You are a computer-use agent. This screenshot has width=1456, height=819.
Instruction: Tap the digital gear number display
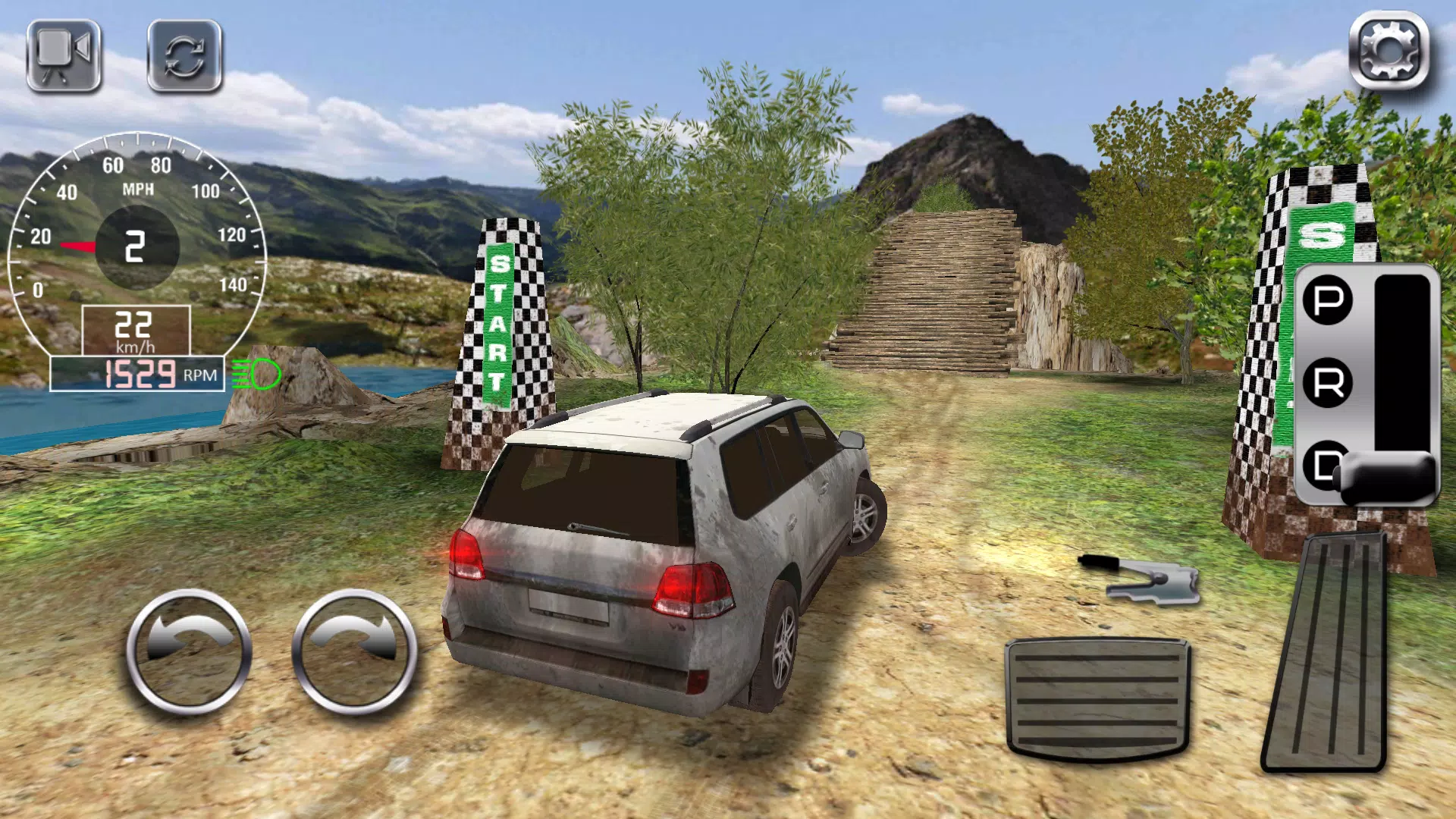[136, 246]
